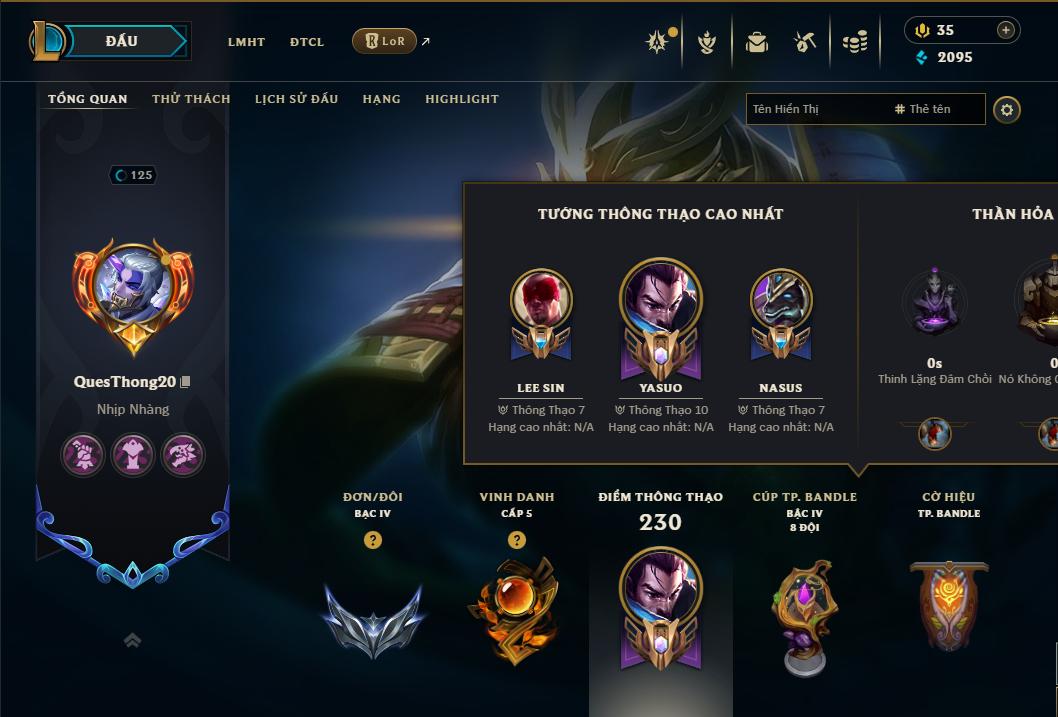The width and height of the screenshot is (1058, 717).
Task: Select the Lee Sin mastery portrait
Action: 541,300
